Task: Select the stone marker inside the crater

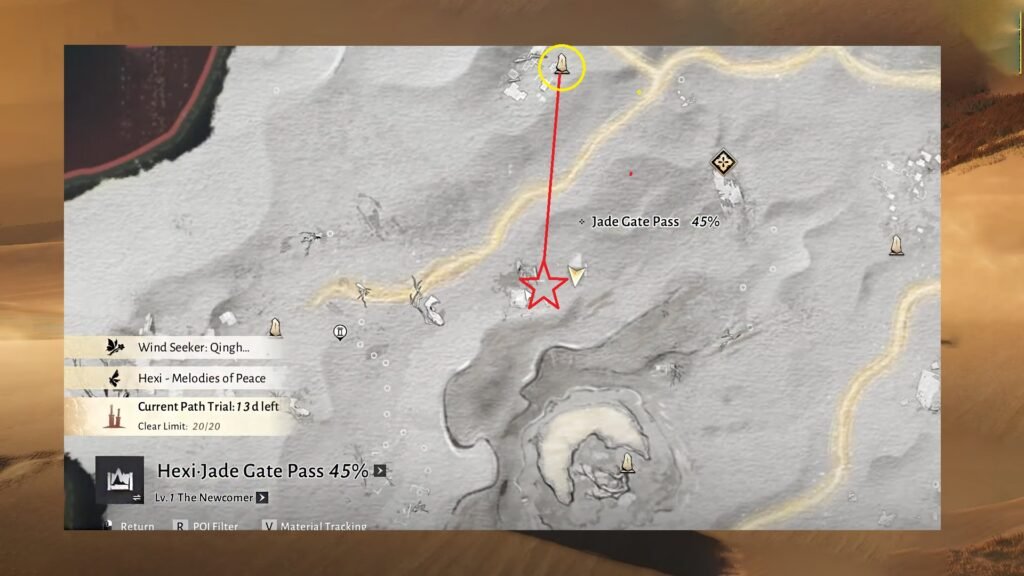Action: click(627, 462)
